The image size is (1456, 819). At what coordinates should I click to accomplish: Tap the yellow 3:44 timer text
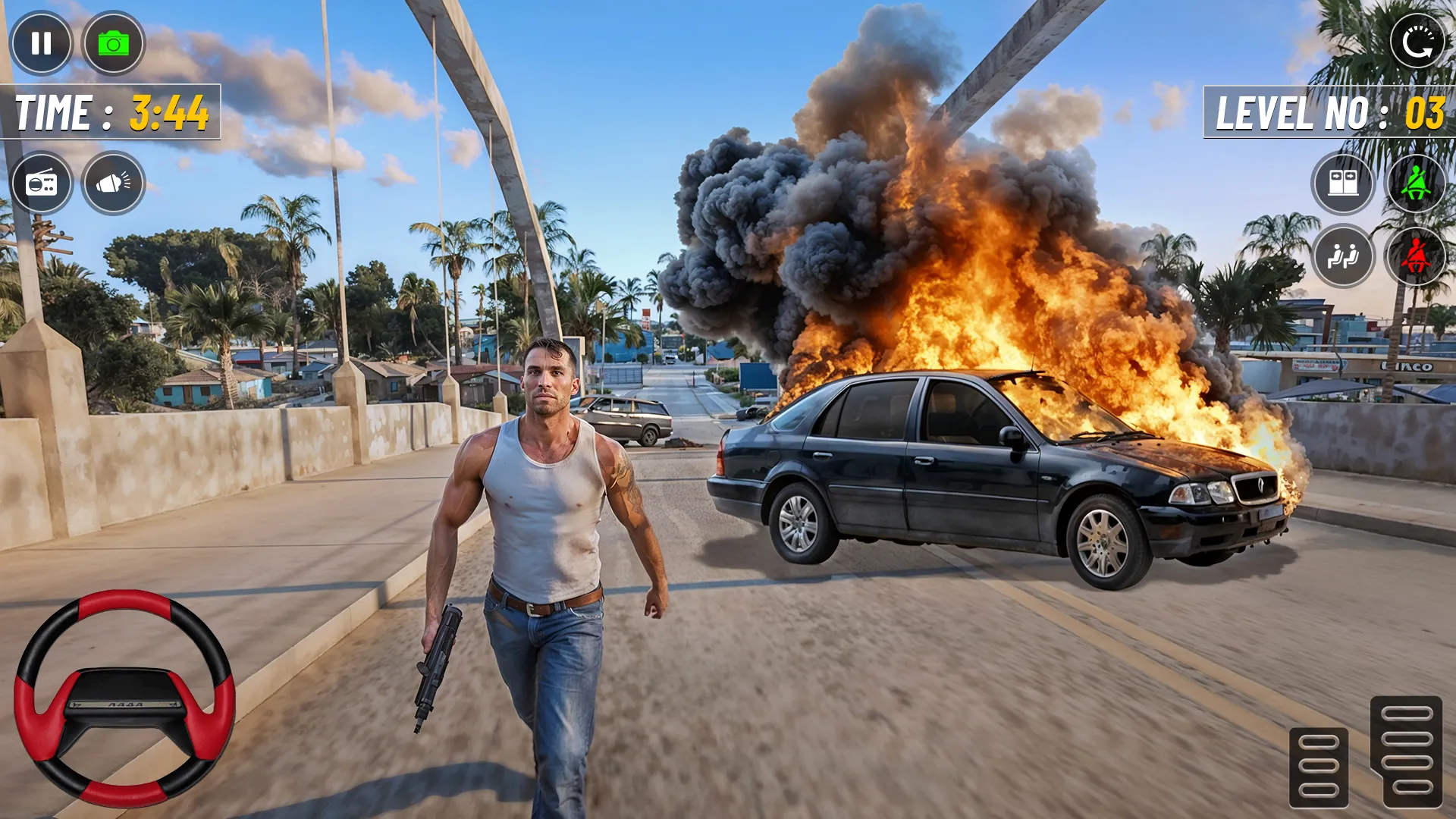(x=168, y=112)
